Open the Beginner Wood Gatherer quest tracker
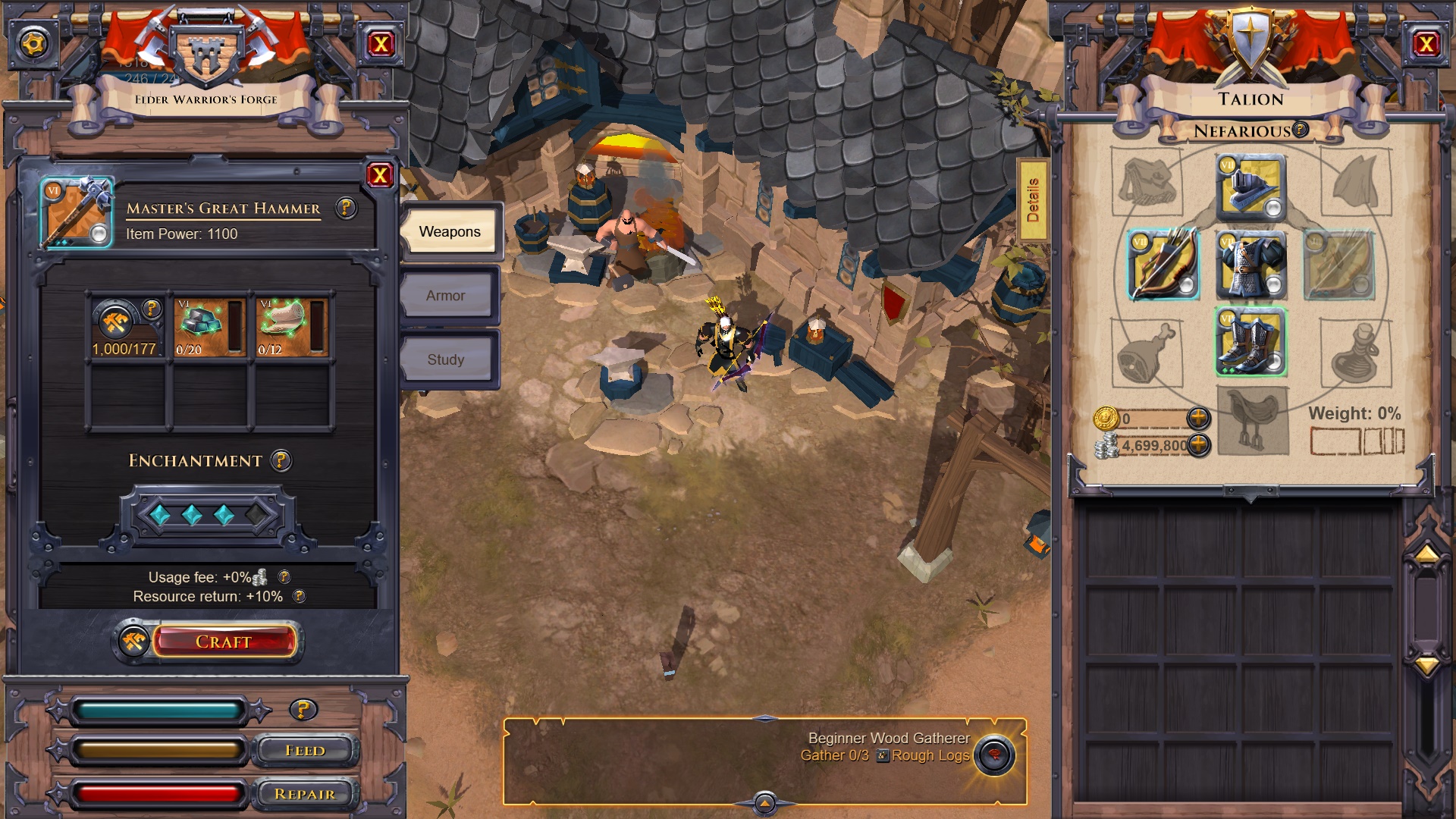This screenshot has width=1456, height=819. click(x=994, y=755)
